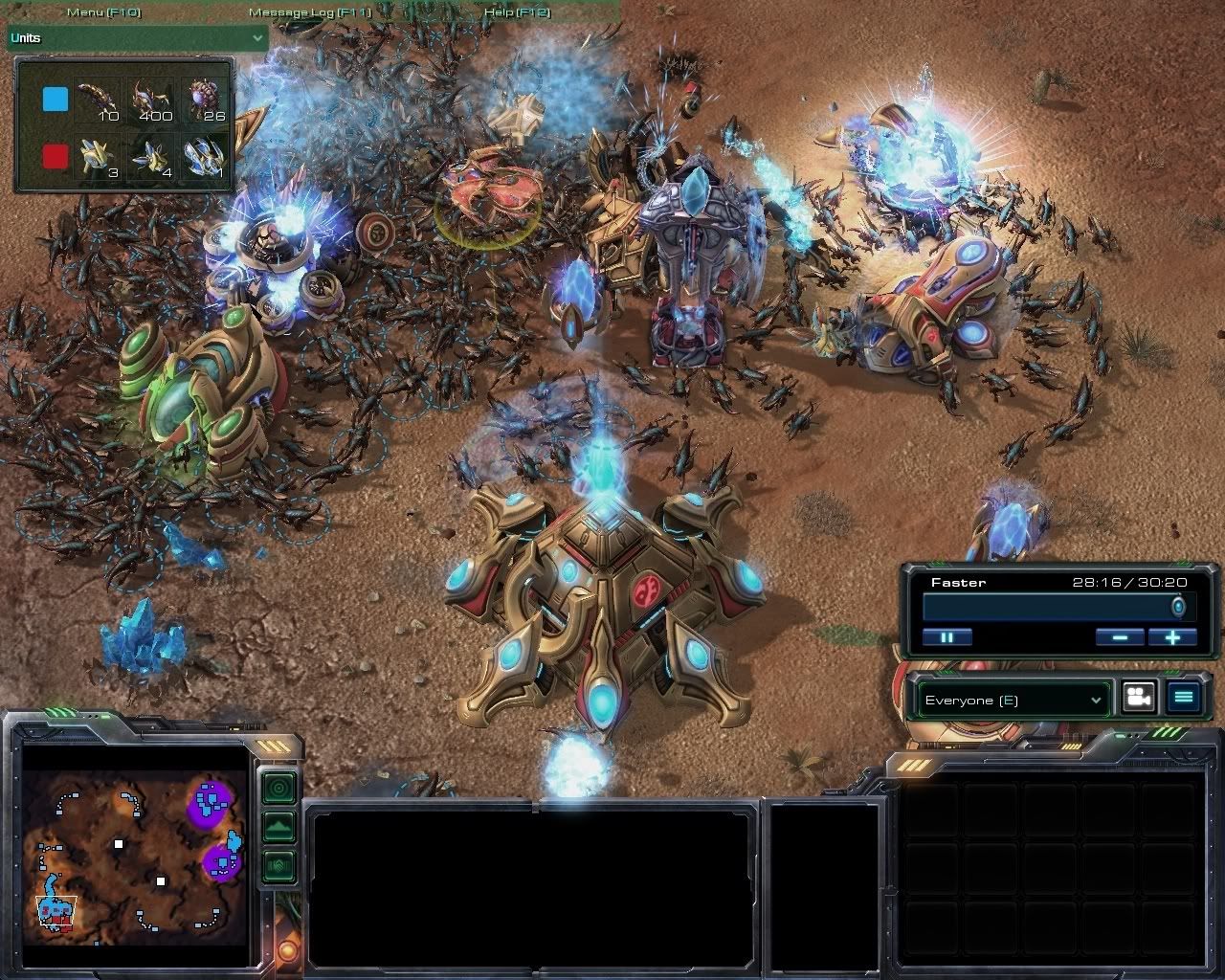1225x980 pixels.
Task: Click the blue player color square
Action: (x=56, y=100)
